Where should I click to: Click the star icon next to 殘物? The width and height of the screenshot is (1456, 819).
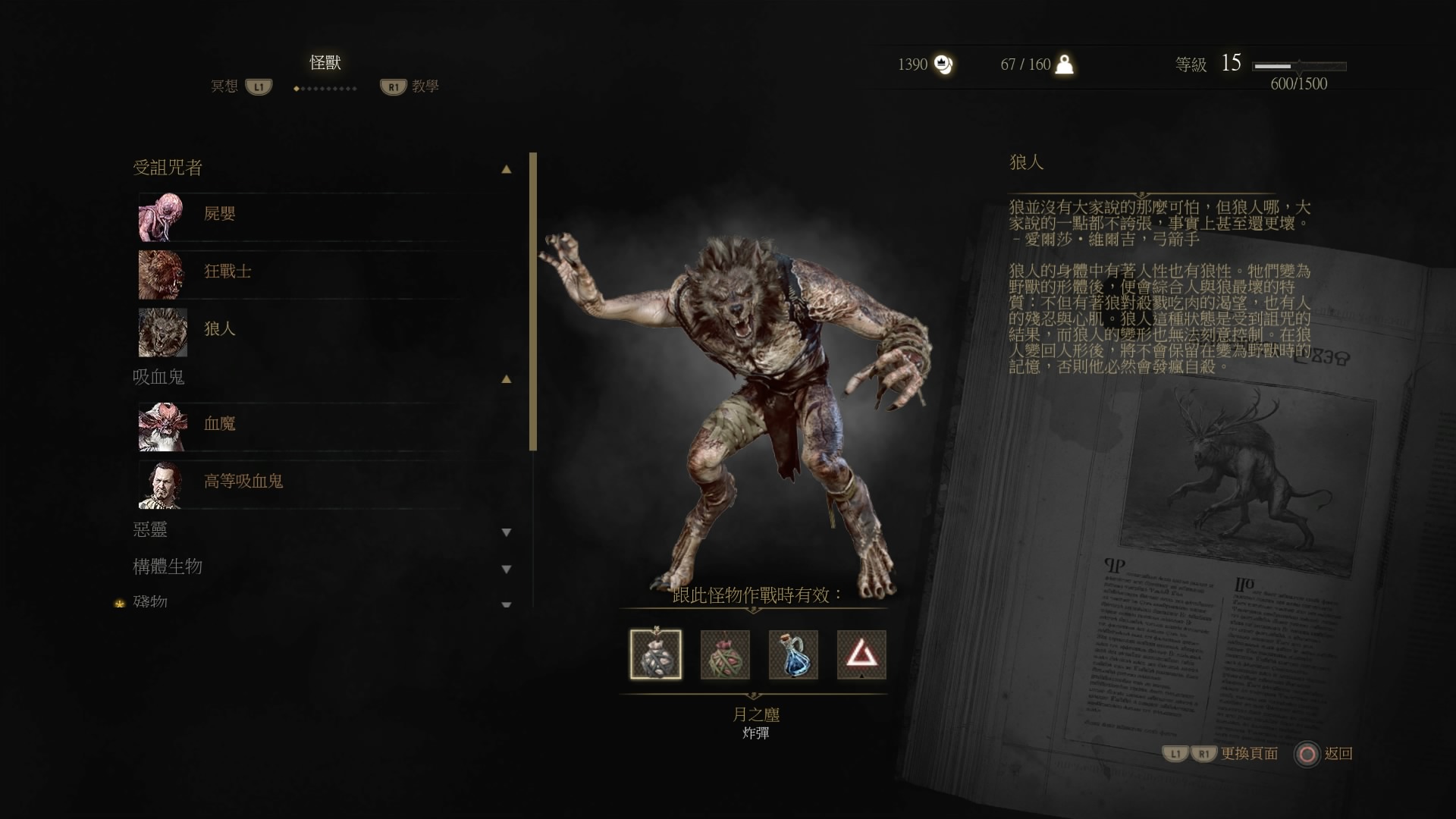[119, 601]
